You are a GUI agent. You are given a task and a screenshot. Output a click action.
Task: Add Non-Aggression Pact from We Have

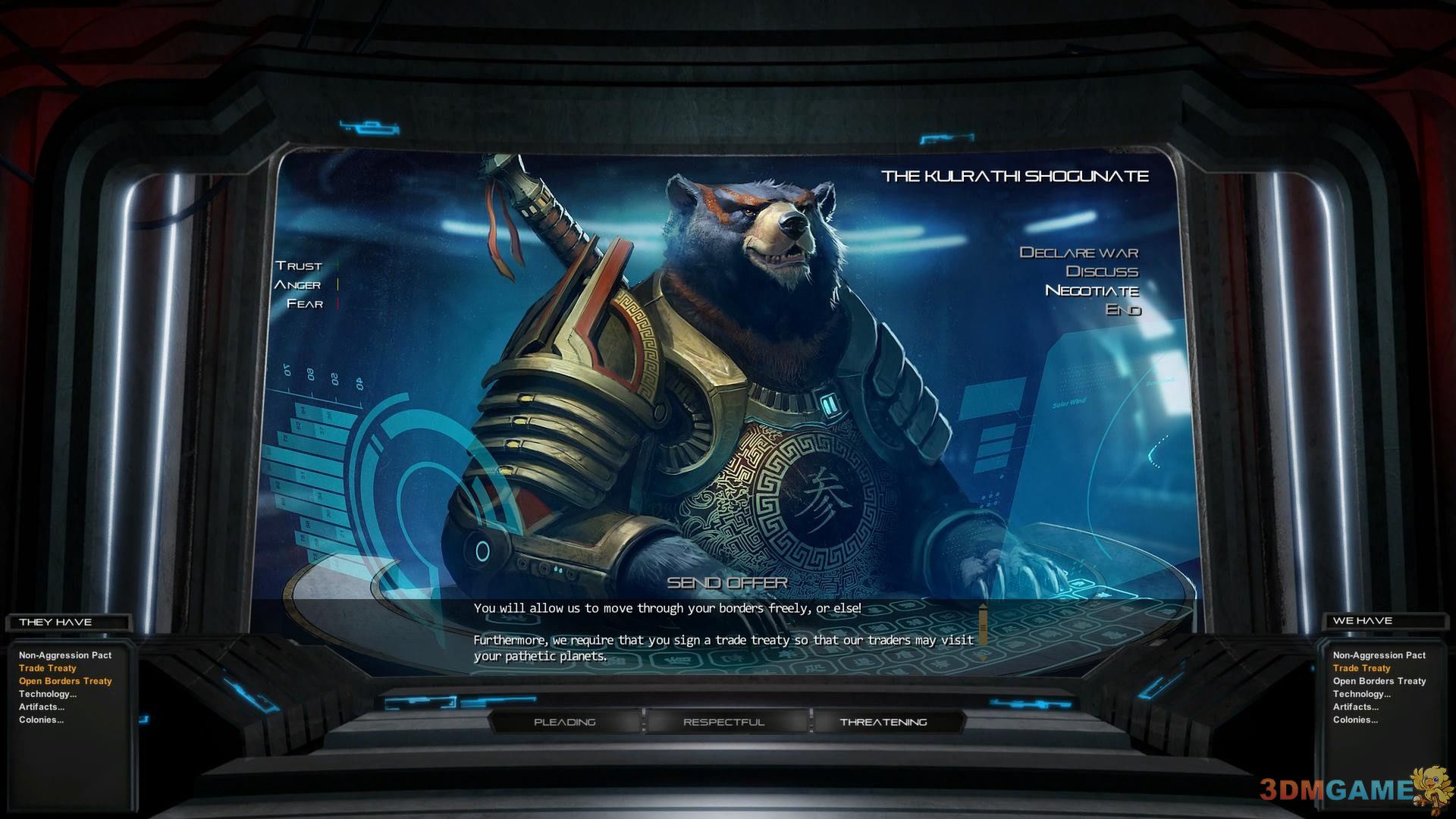click(x=1379, y=655)
